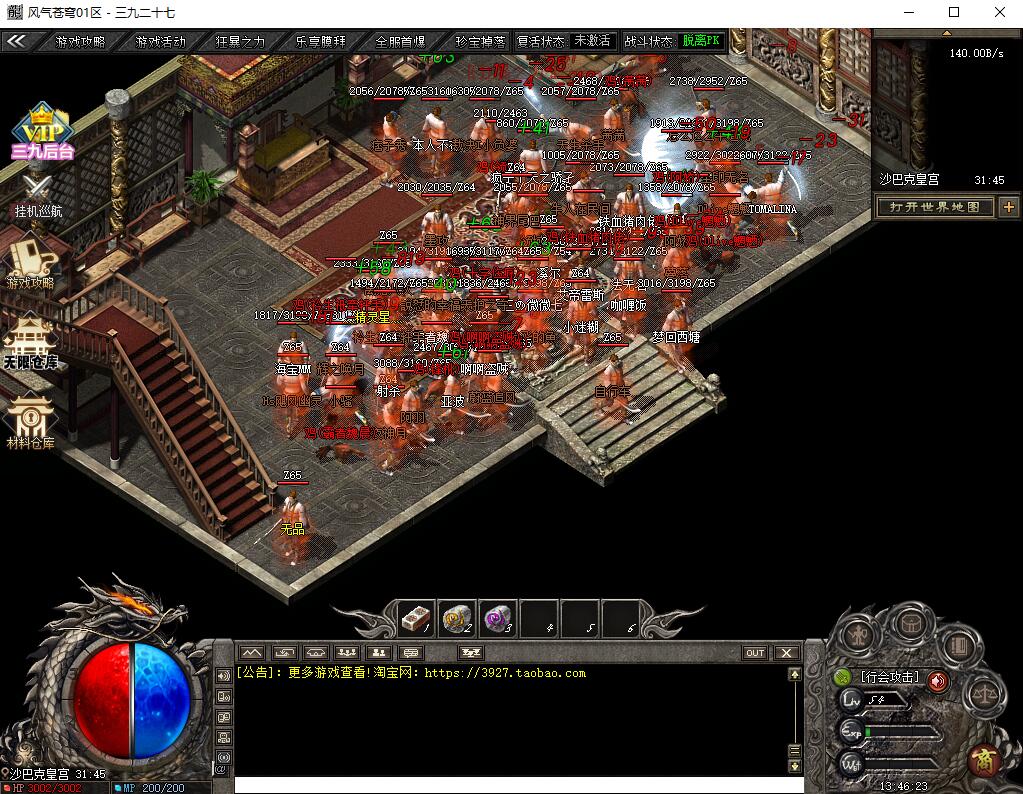Screen dimensions: 1023x794
Task: Open the 全服首爆 menu entry
Action: (x=400, y=41)
